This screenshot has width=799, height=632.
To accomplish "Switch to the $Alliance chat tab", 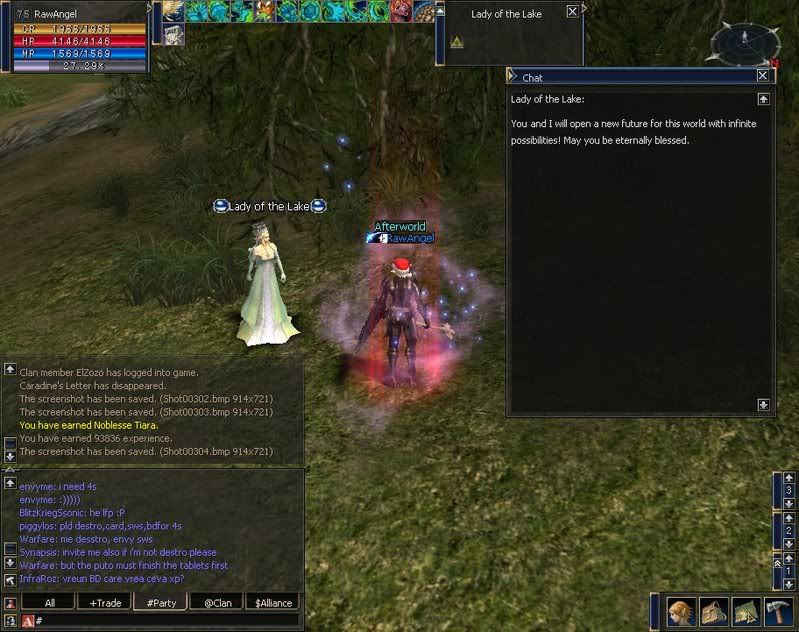I will [273, 603].
